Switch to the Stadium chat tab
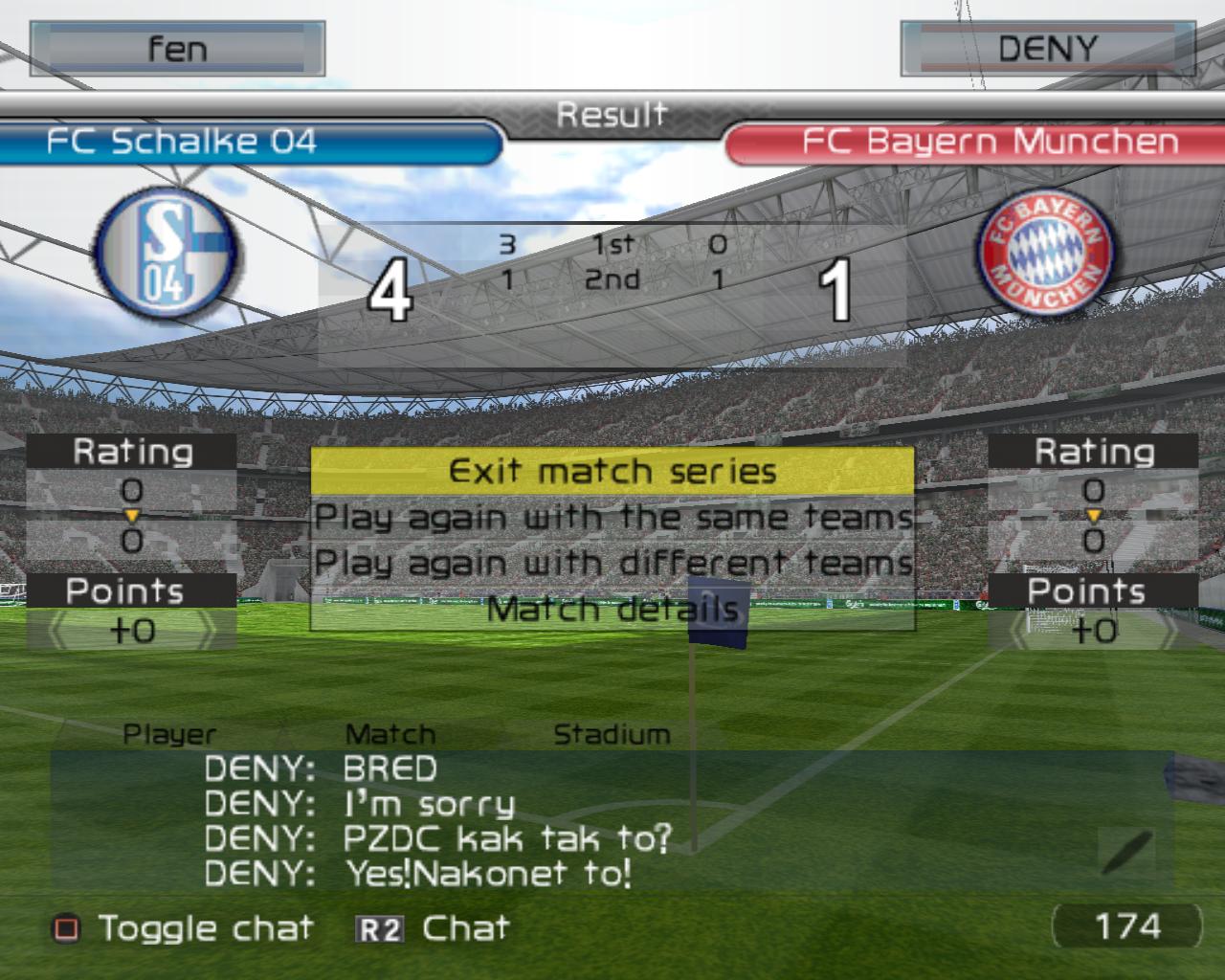 click(x=612, y=735)
